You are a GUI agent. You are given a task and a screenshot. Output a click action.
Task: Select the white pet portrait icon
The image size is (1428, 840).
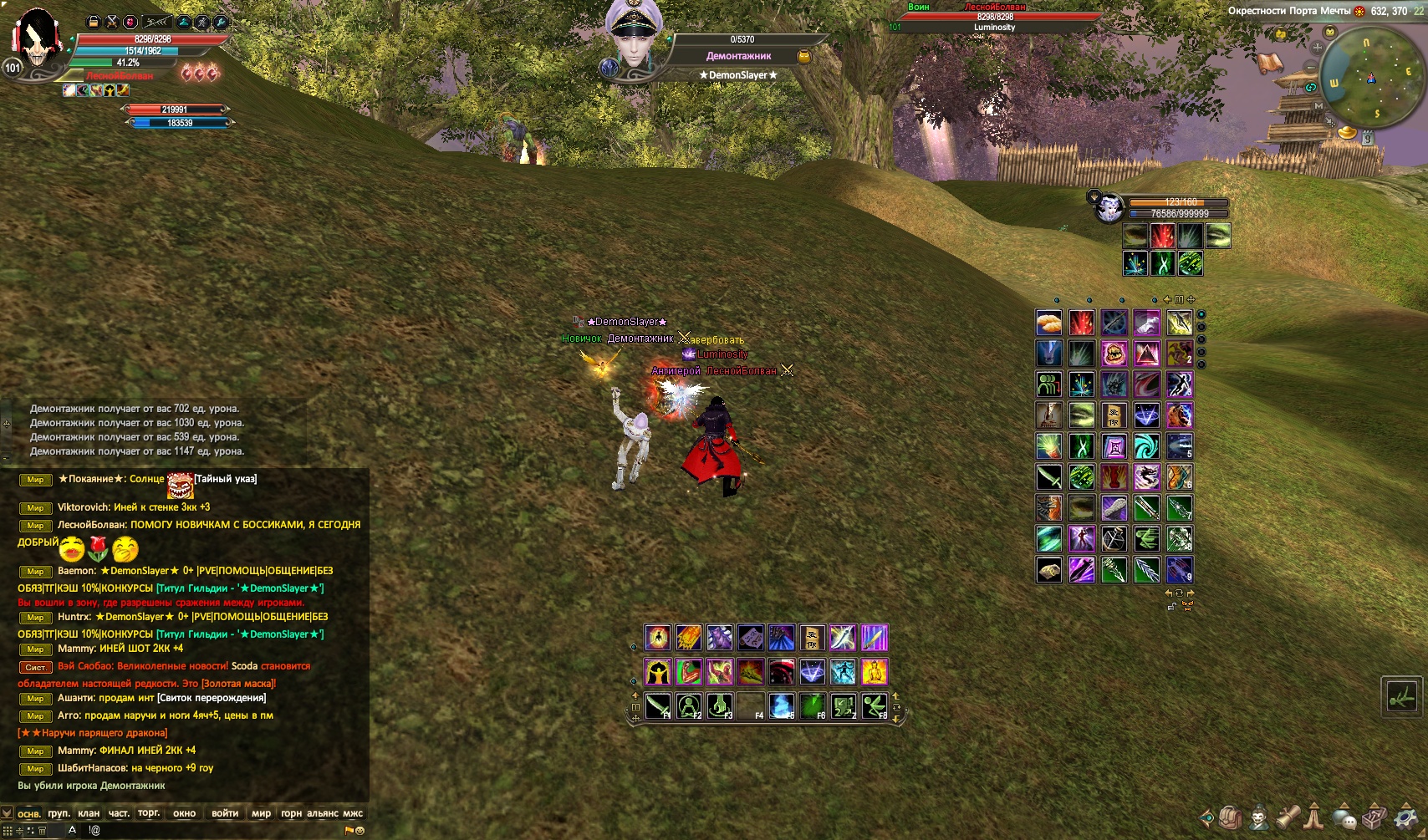(x=1109, y=207)
